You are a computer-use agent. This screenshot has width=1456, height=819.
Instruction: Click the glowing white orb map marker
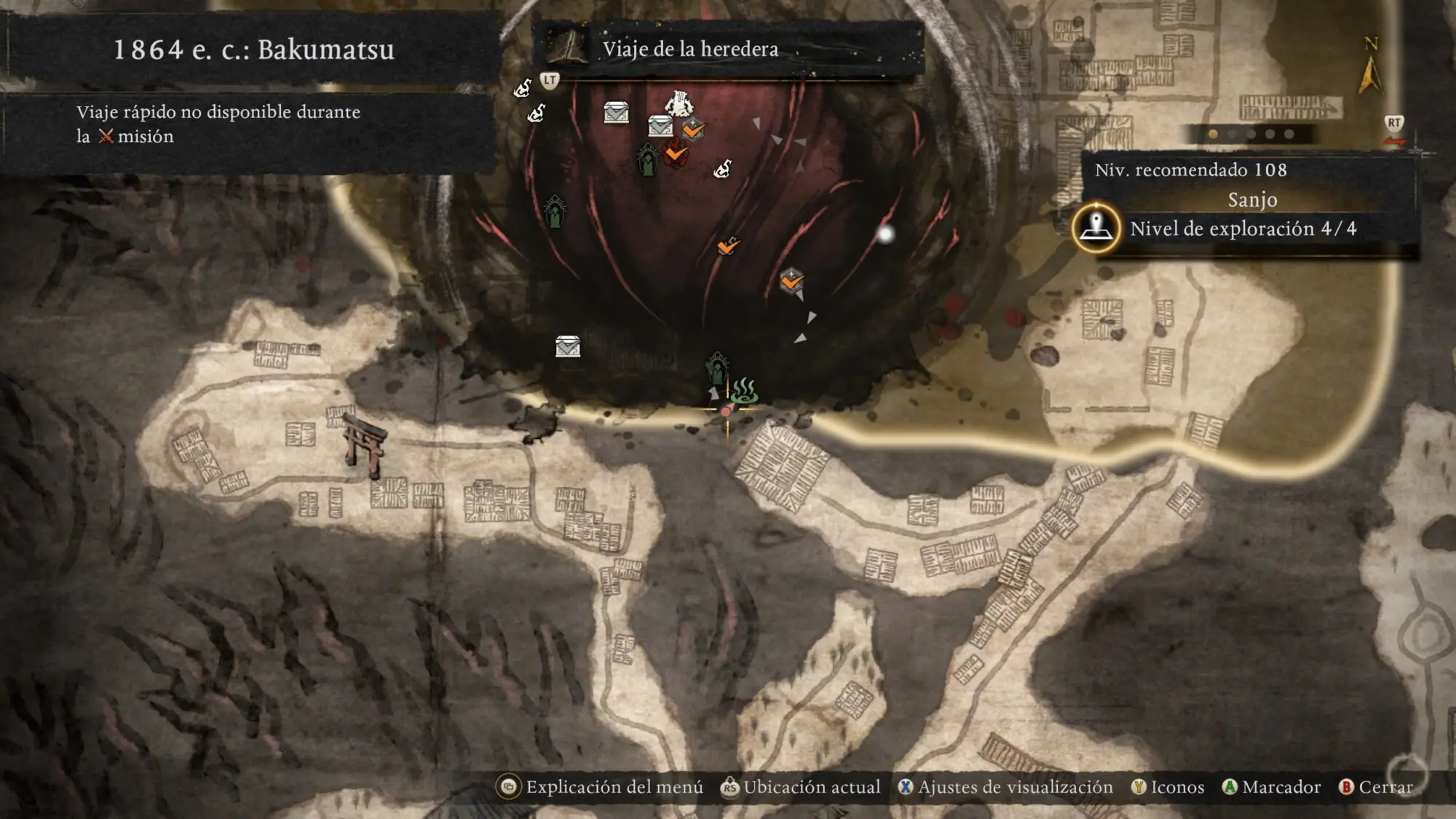tap(885, 234)
